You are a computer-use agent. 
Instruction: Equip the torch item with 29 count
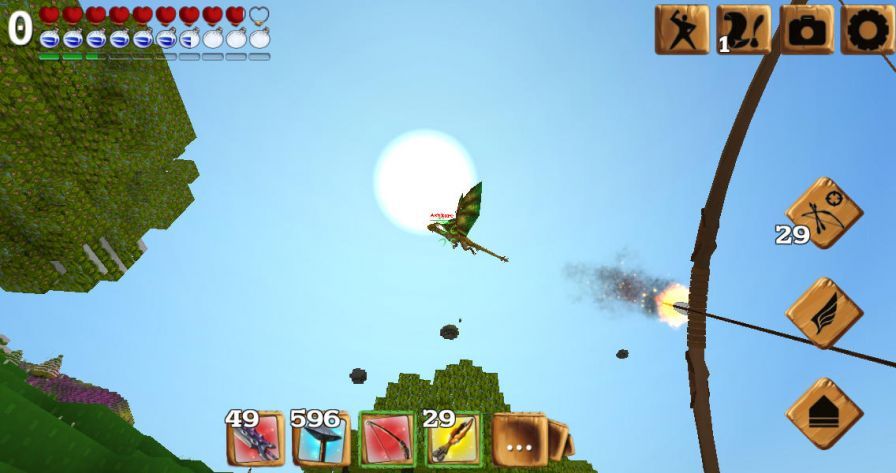coord(453,439)
